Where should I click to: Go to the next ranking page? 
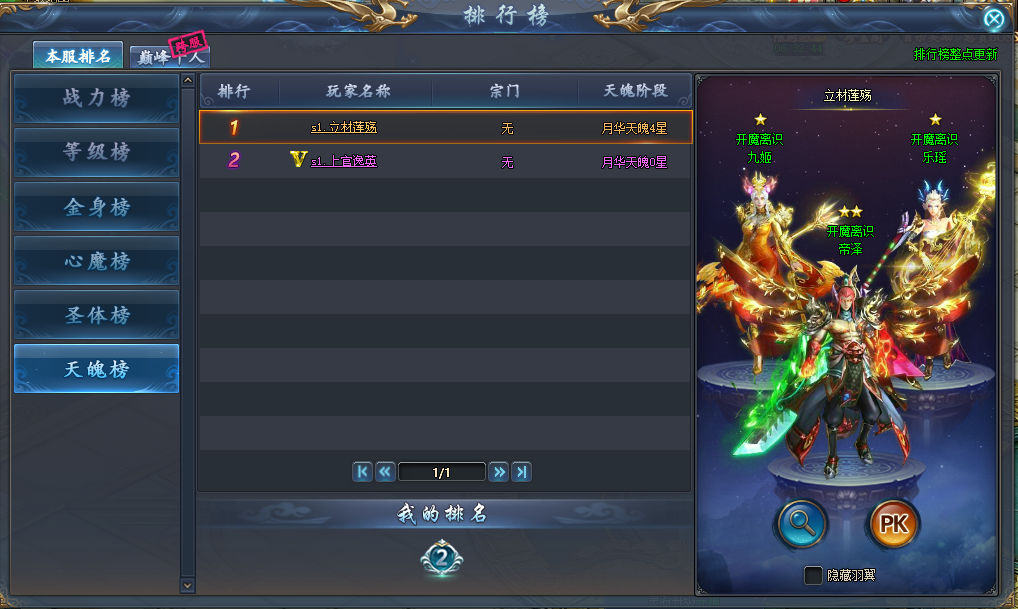[498, 472]
